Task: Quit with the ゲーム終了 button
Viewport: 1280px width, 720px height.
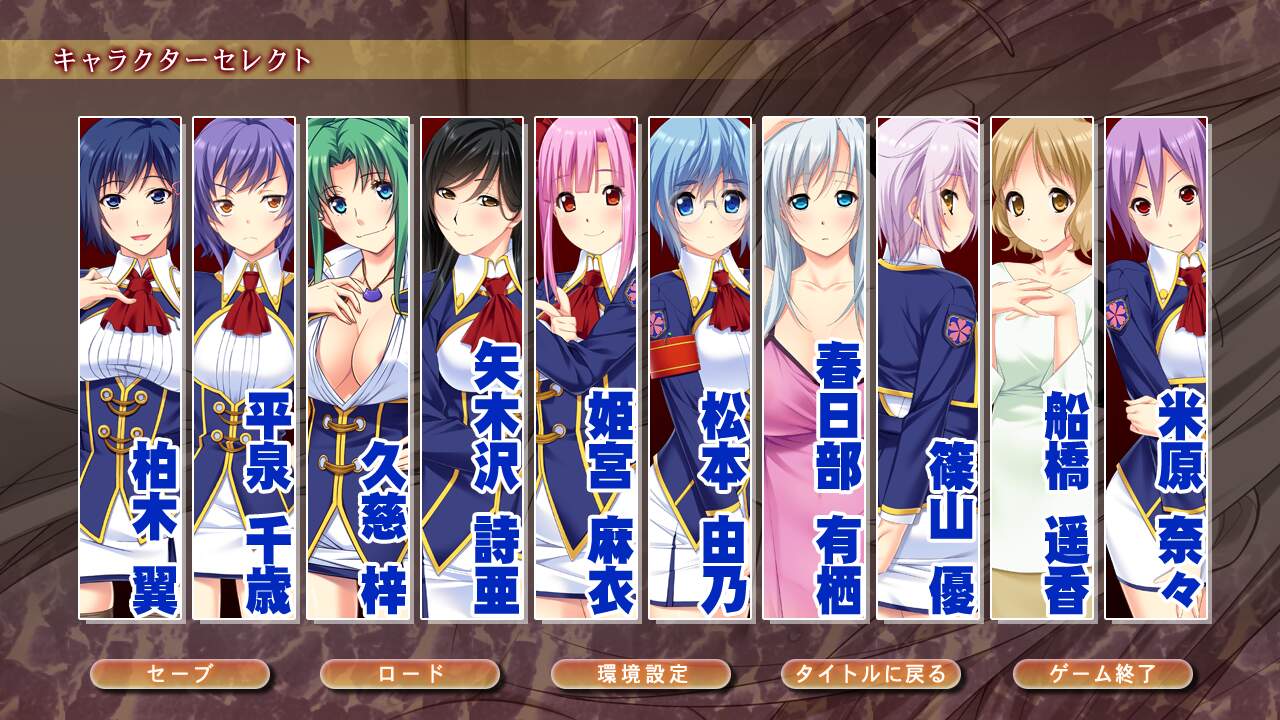Action: coord(1102,674)
